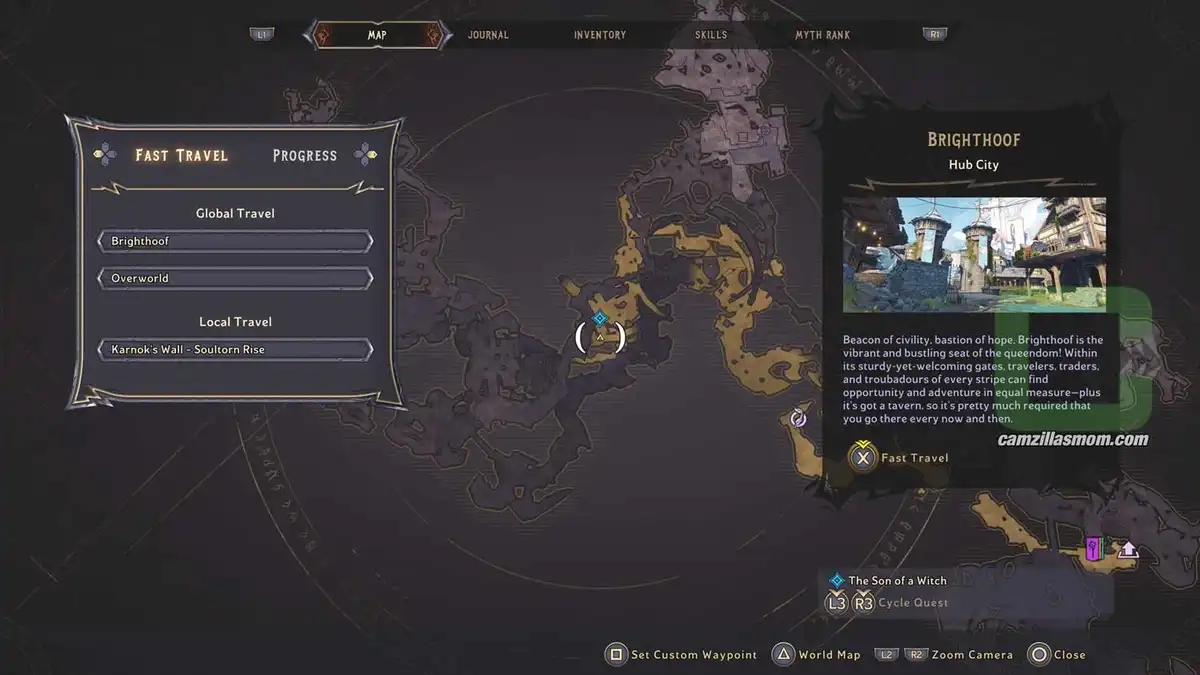Viewport: 1200px width, 675px height.
Task: Select The Son of a Witch quest tracker
Action: (x=897, y=580)
